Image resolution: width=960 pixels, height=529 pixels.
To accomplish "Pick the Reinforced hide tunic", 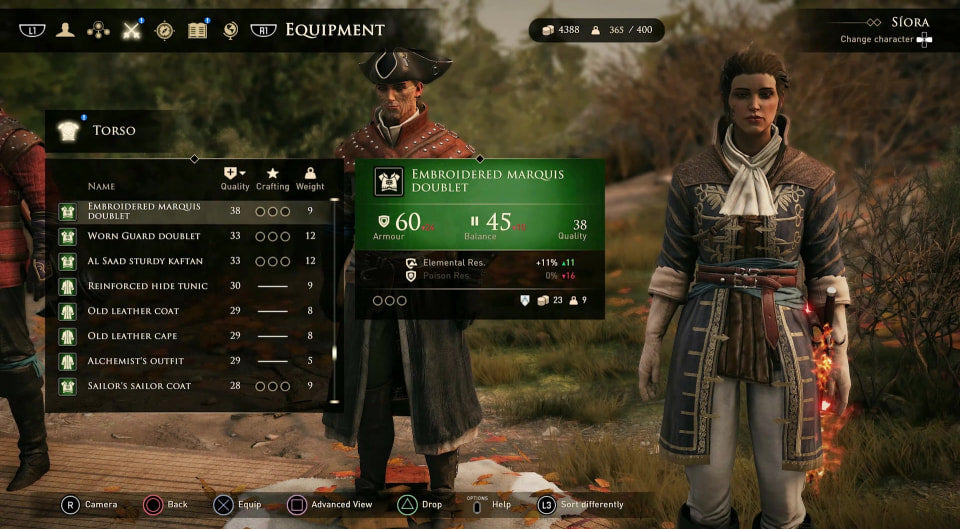I will point(190,286).
